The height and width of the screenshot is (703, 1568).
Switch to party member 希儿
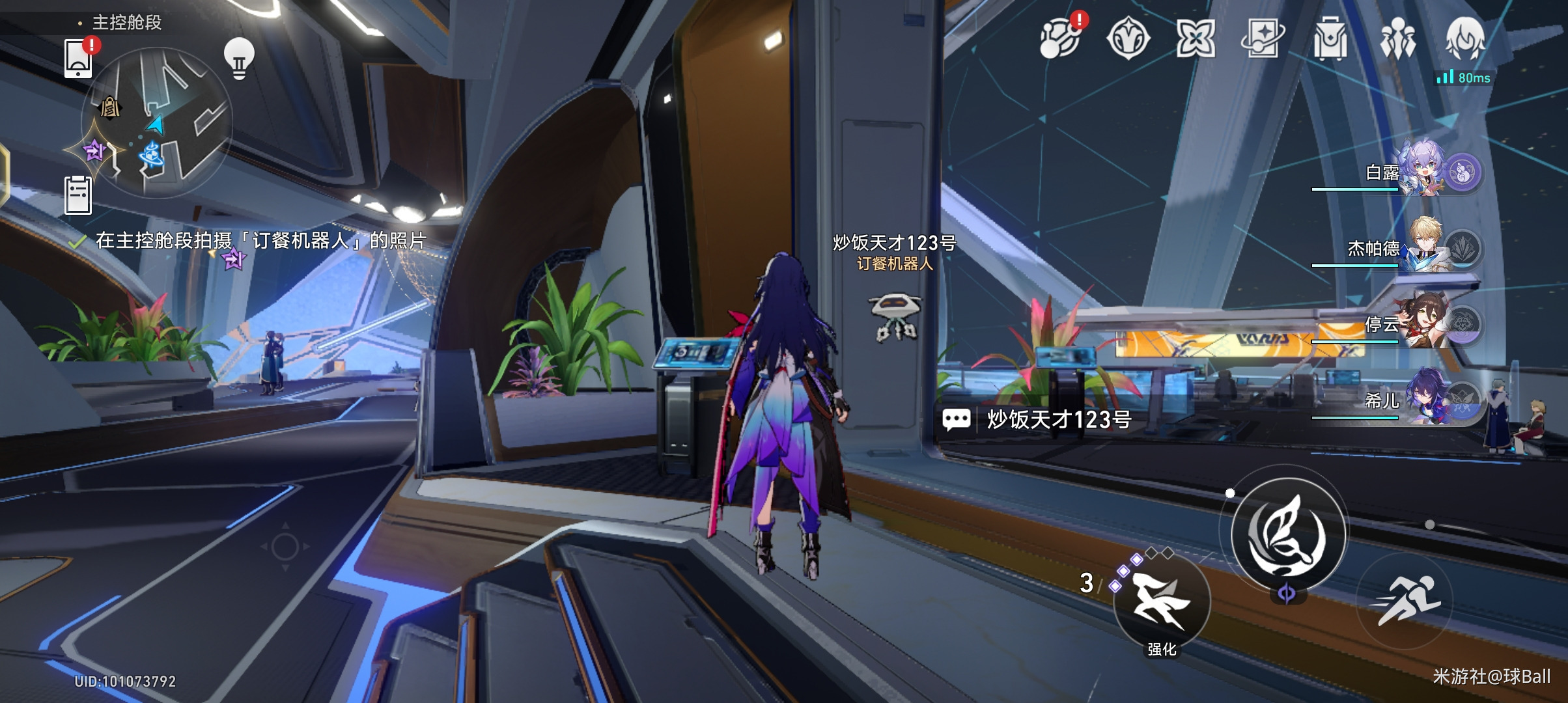1423,399
